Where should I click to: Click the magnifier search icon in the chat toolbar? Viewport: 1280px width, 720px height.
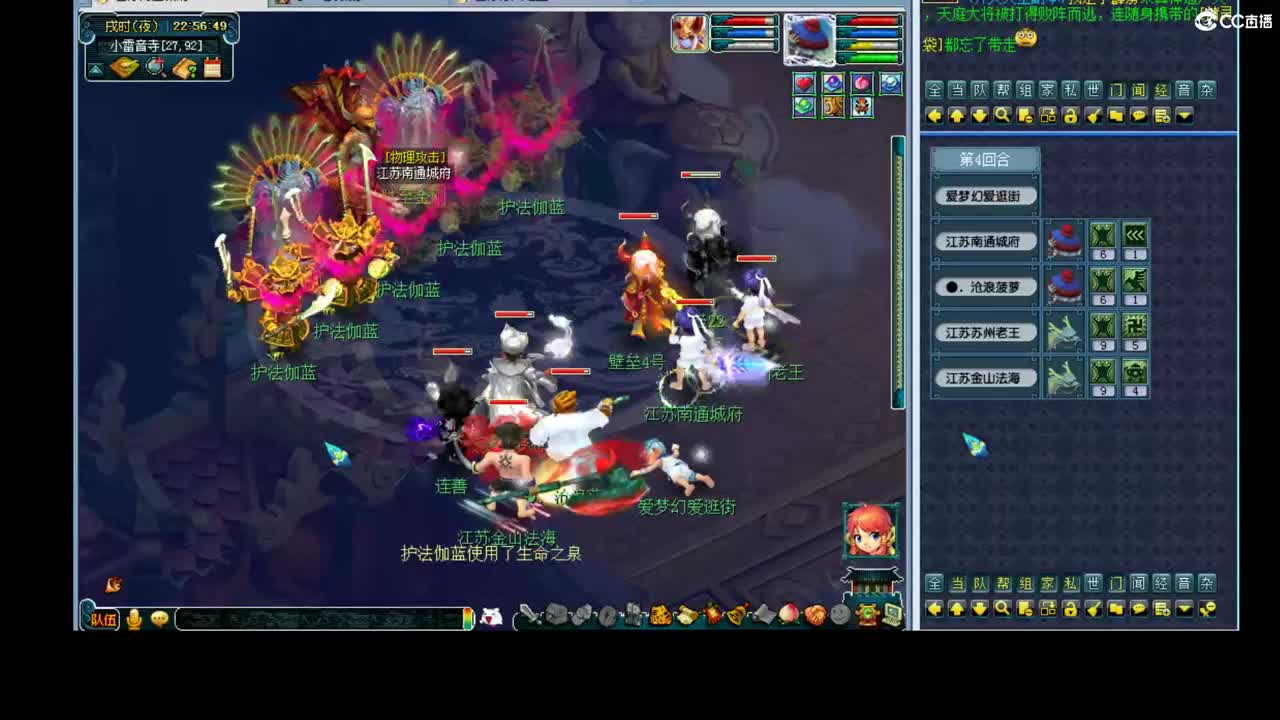click(1002, 116)
